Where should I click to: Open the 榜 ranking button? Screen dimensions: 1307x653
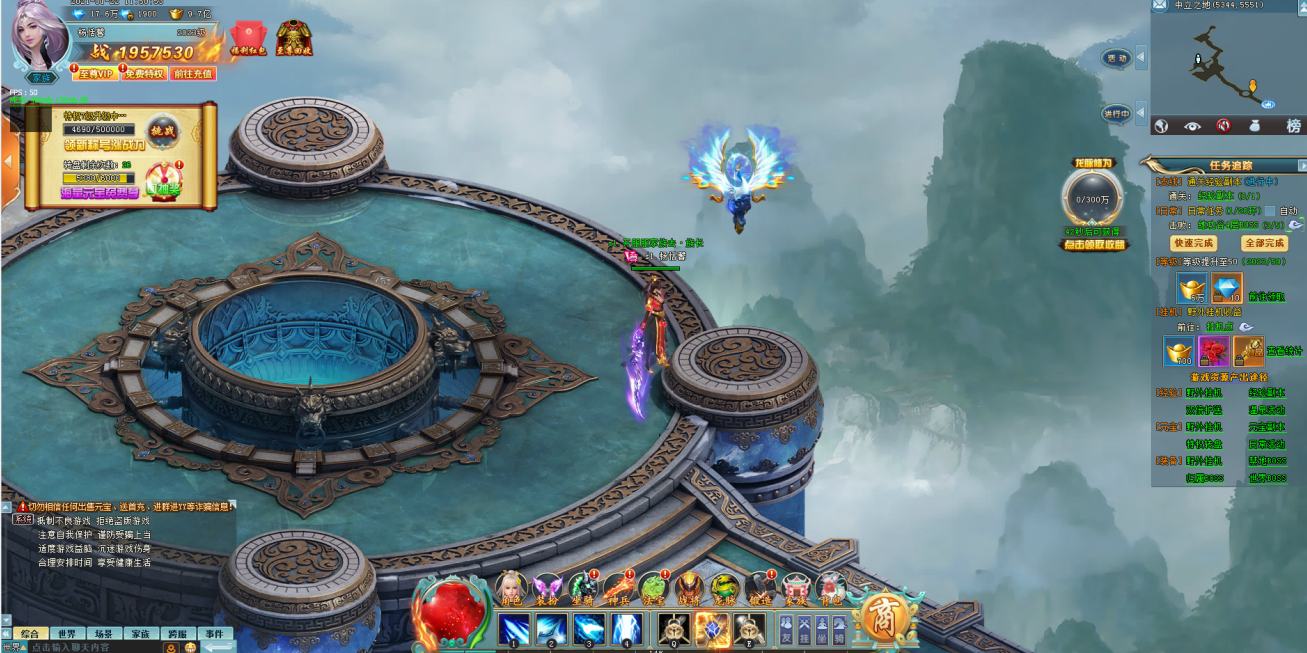pos(1293,126)
